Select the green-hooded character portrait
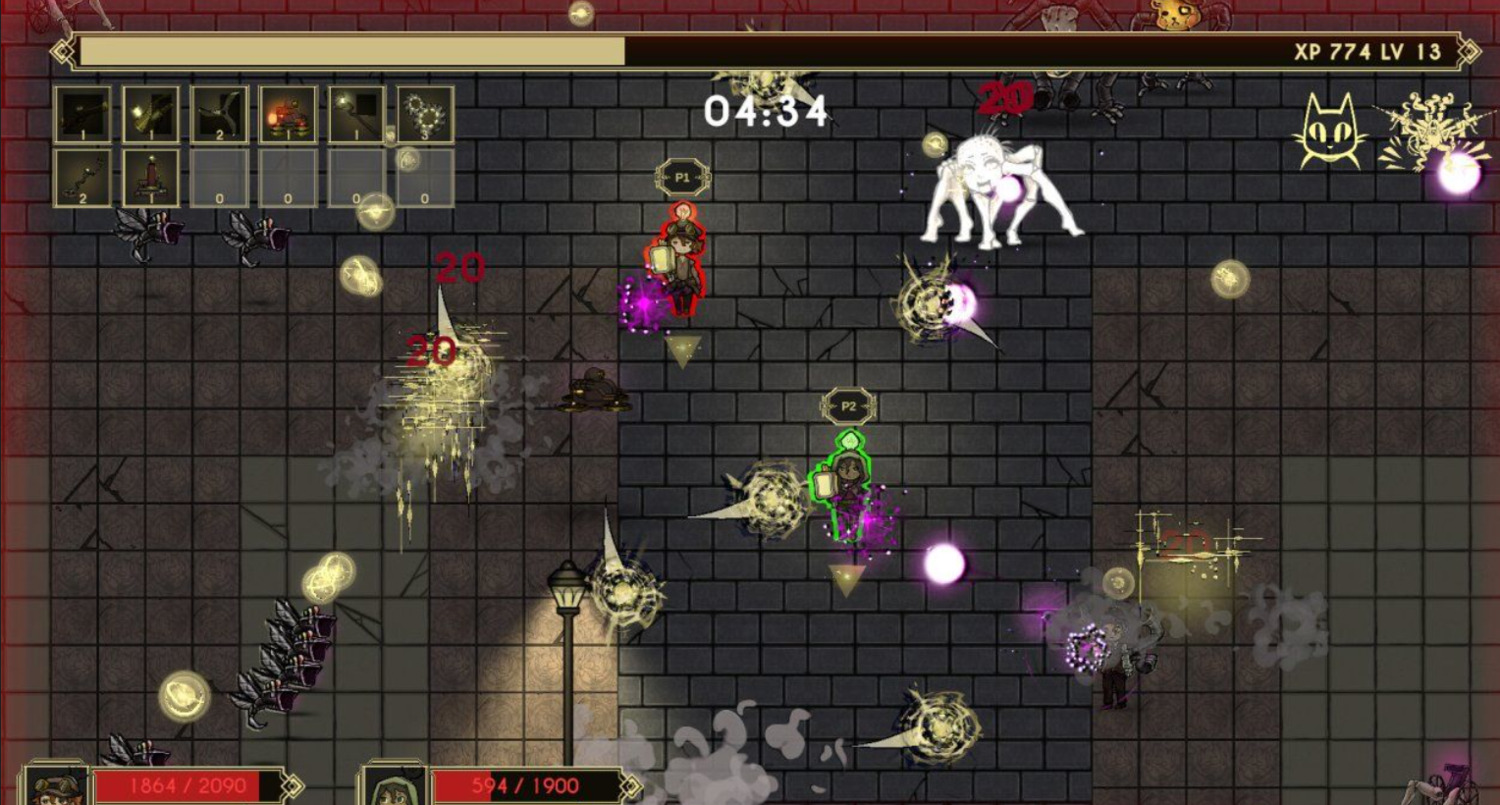 pos(394,787)
